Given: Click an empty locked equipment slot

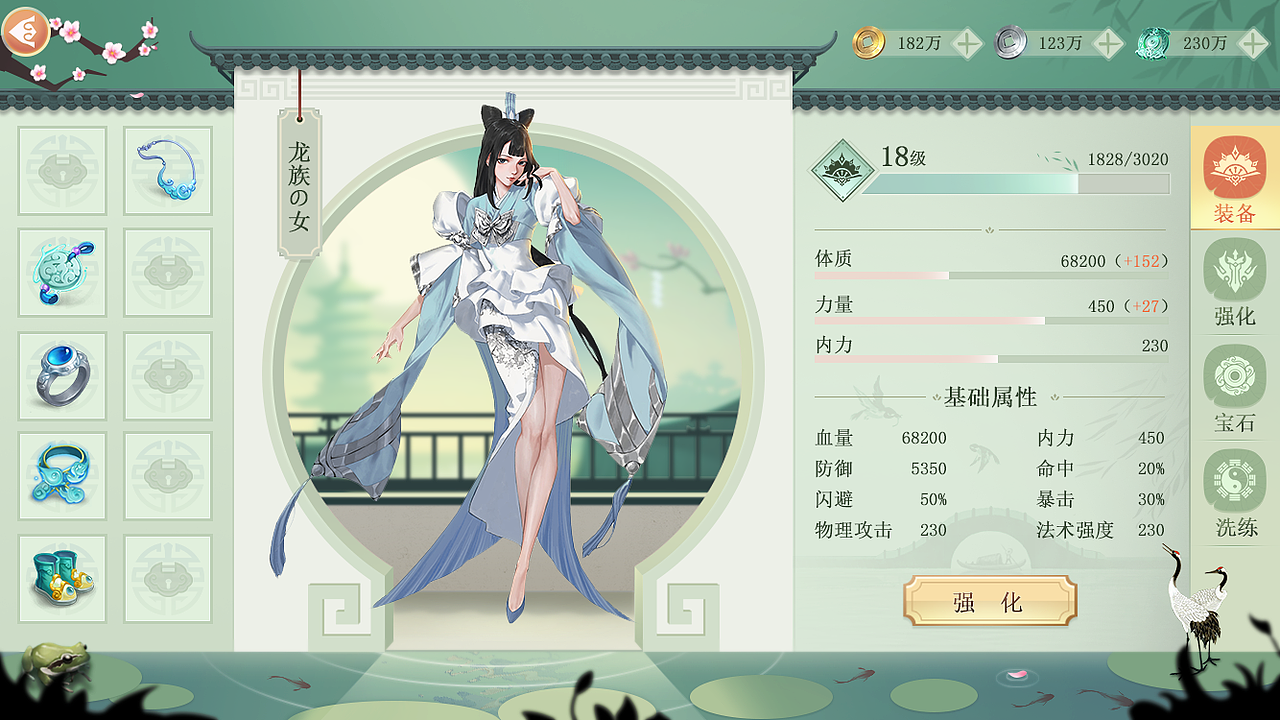Looking at the screenshot, I should tap(168, 375).
